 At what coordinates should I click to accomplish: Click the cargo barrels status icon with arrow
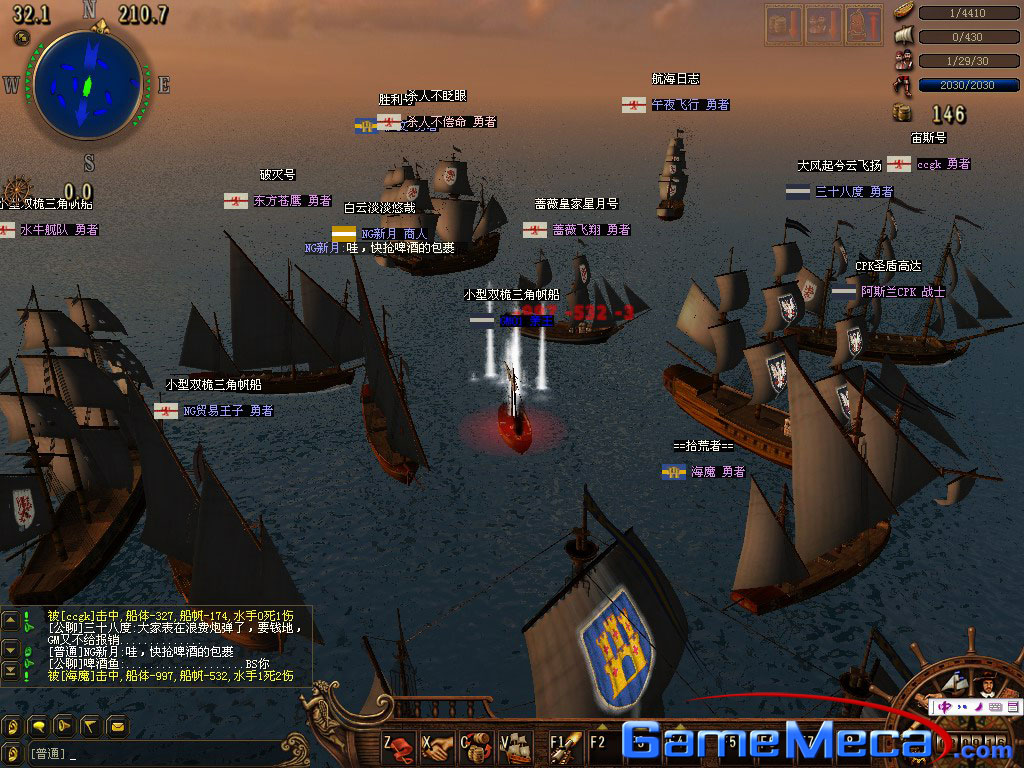coord(783,24)
